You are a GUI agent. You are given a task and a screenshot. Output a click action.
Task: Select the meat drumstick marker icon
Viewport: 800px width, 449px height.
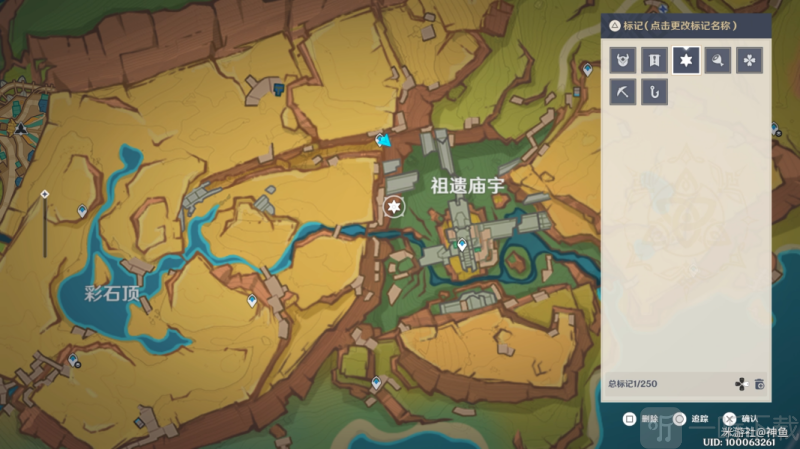(717, 61)
